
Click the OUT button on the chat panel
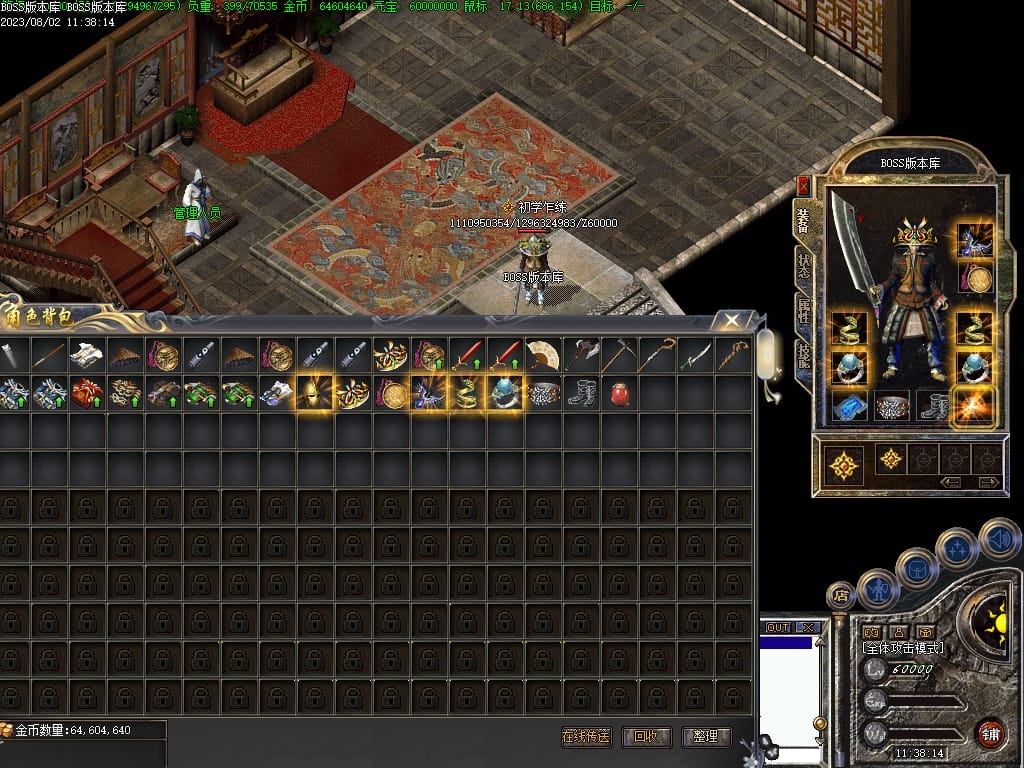778,628
